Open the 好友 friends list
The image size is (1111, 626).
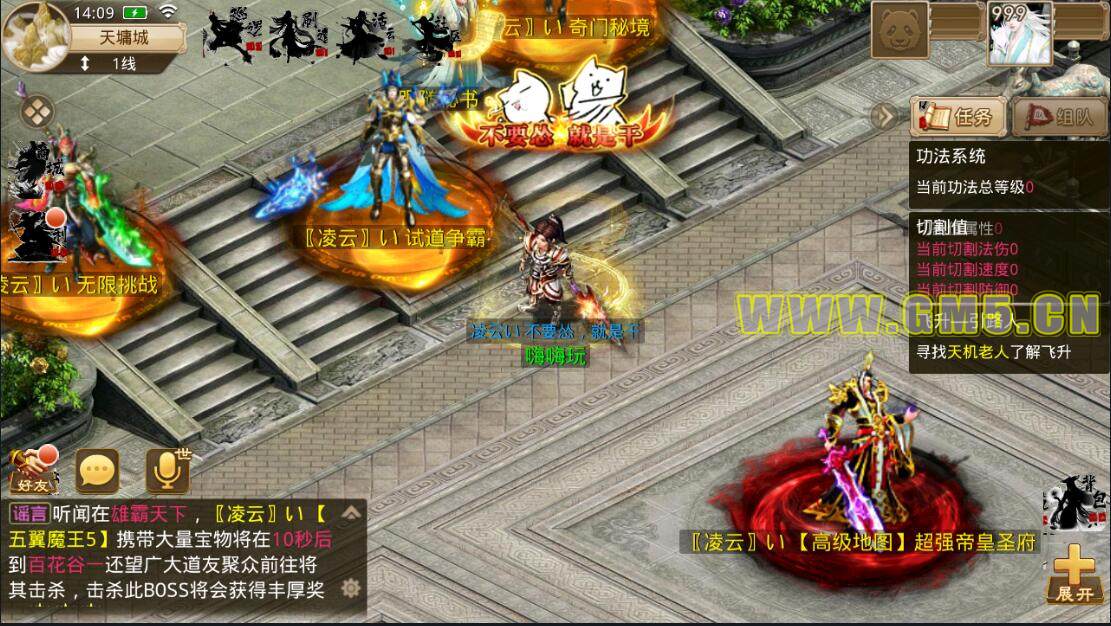(x=35, y=470)
